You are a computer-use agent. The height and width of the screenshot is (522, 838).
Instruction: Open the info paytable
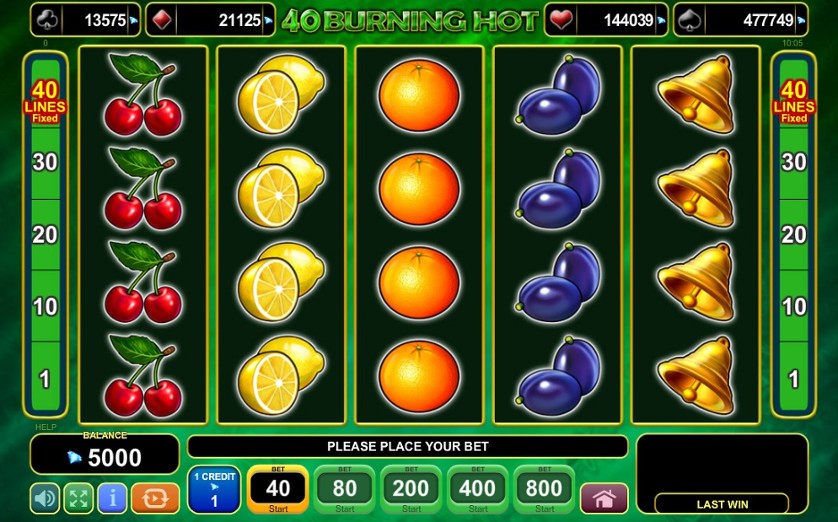point(112,498)
